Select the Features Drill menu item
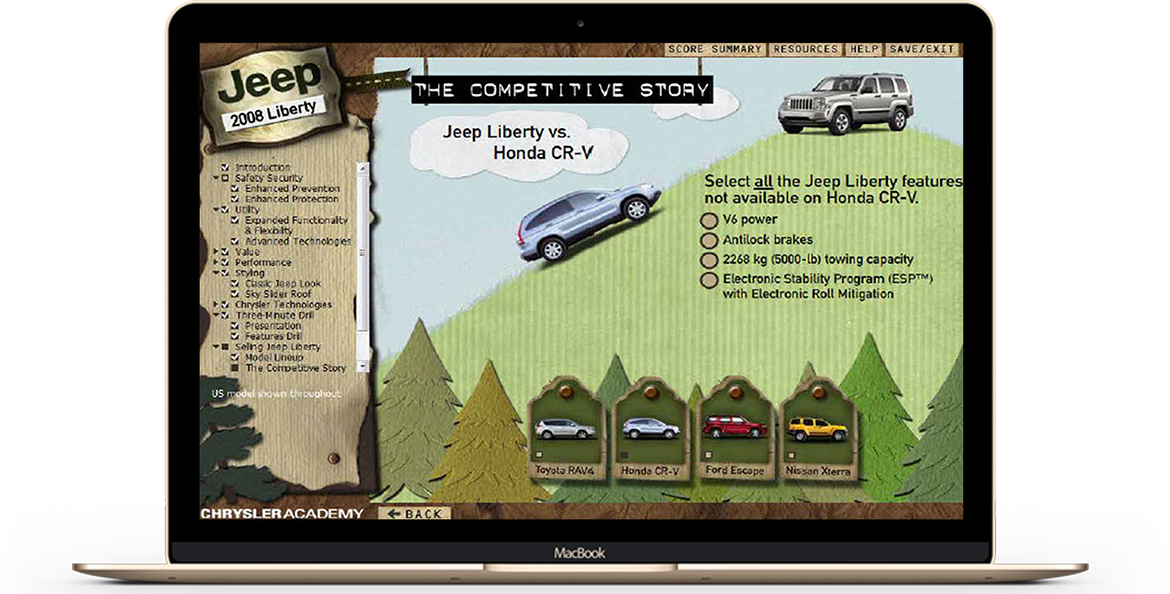The width and height of the screenshot is (1170, 594). [273, 337]
